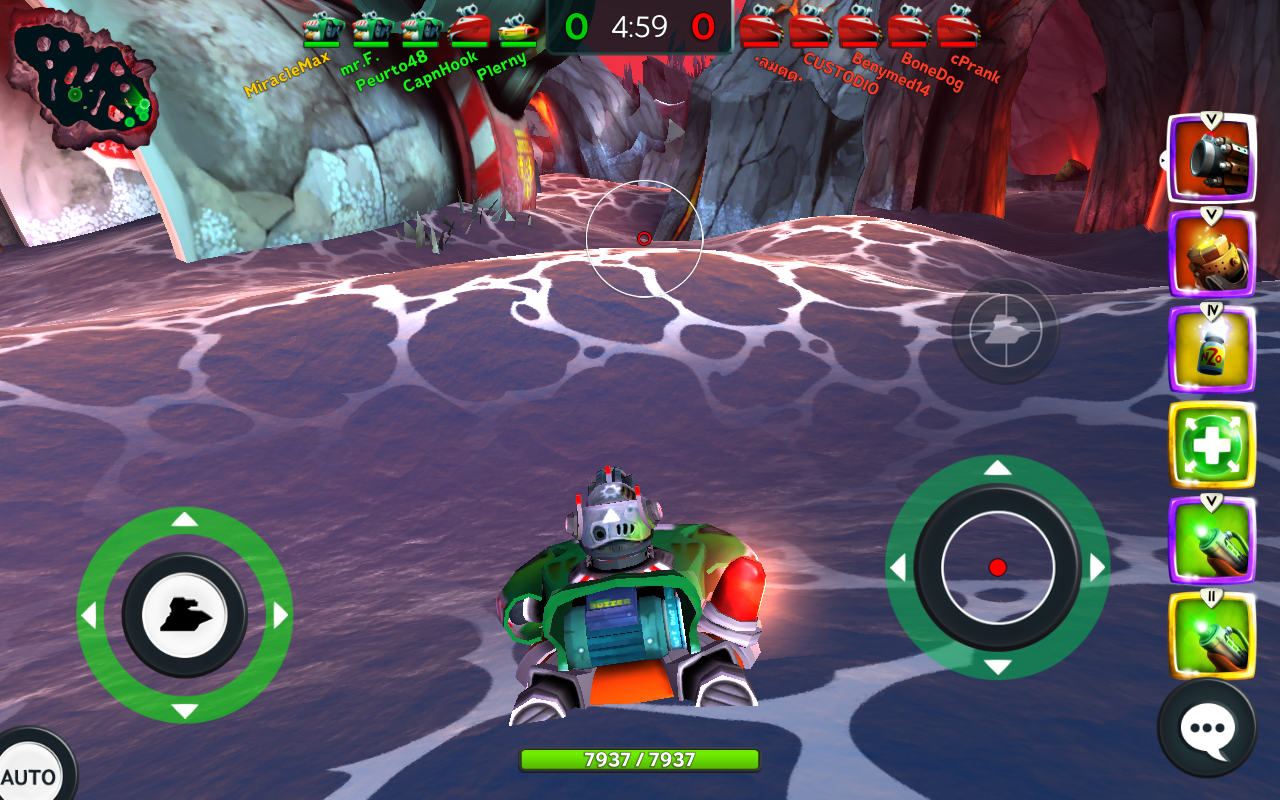Click the aim joystick's left arrow
The height and width of the screenshot is (800, 1280).
(x=898, y=568)
